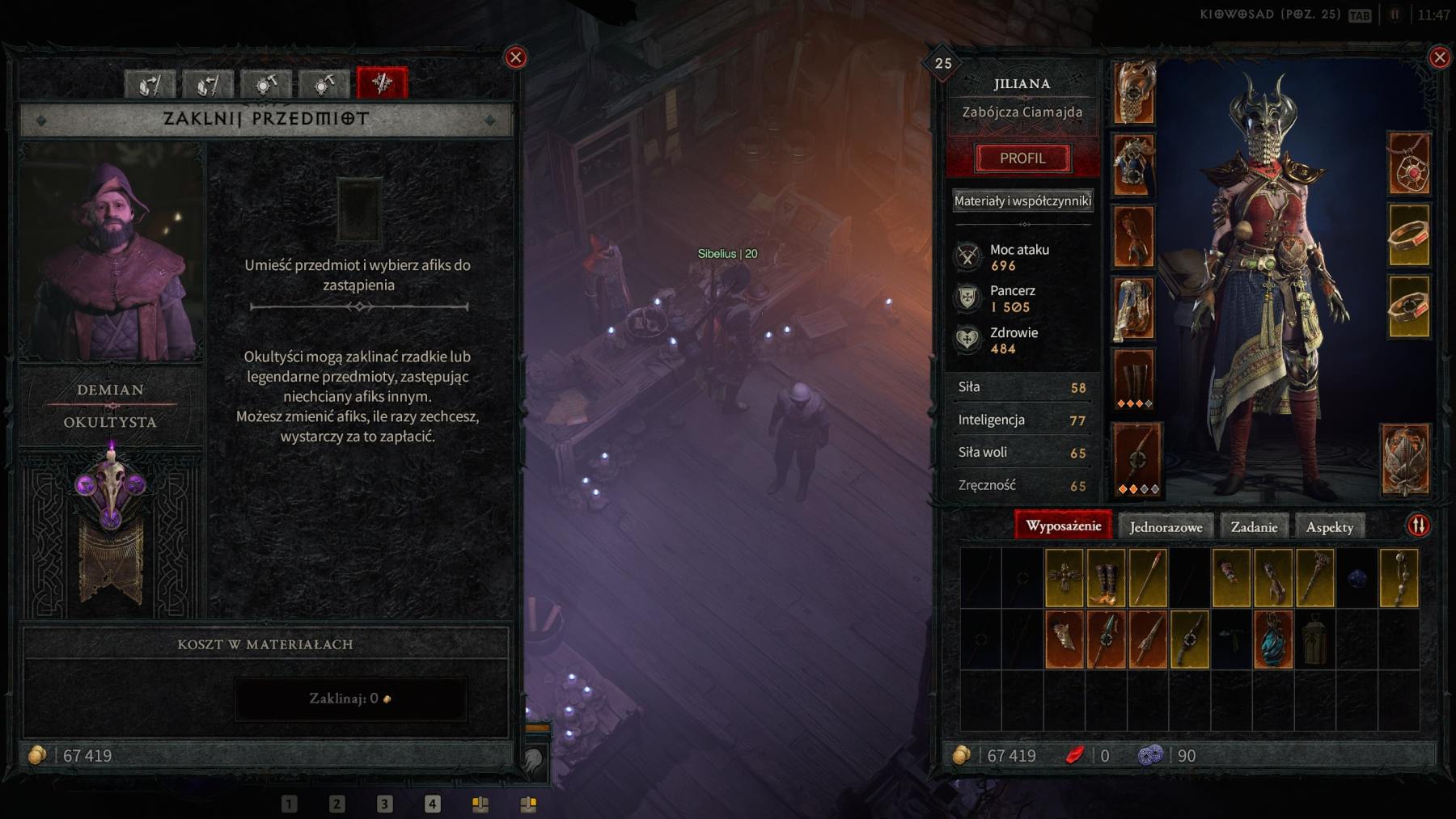Open the Aspekty tab
Screen dimensions: 1456x819
[1331, 526]
